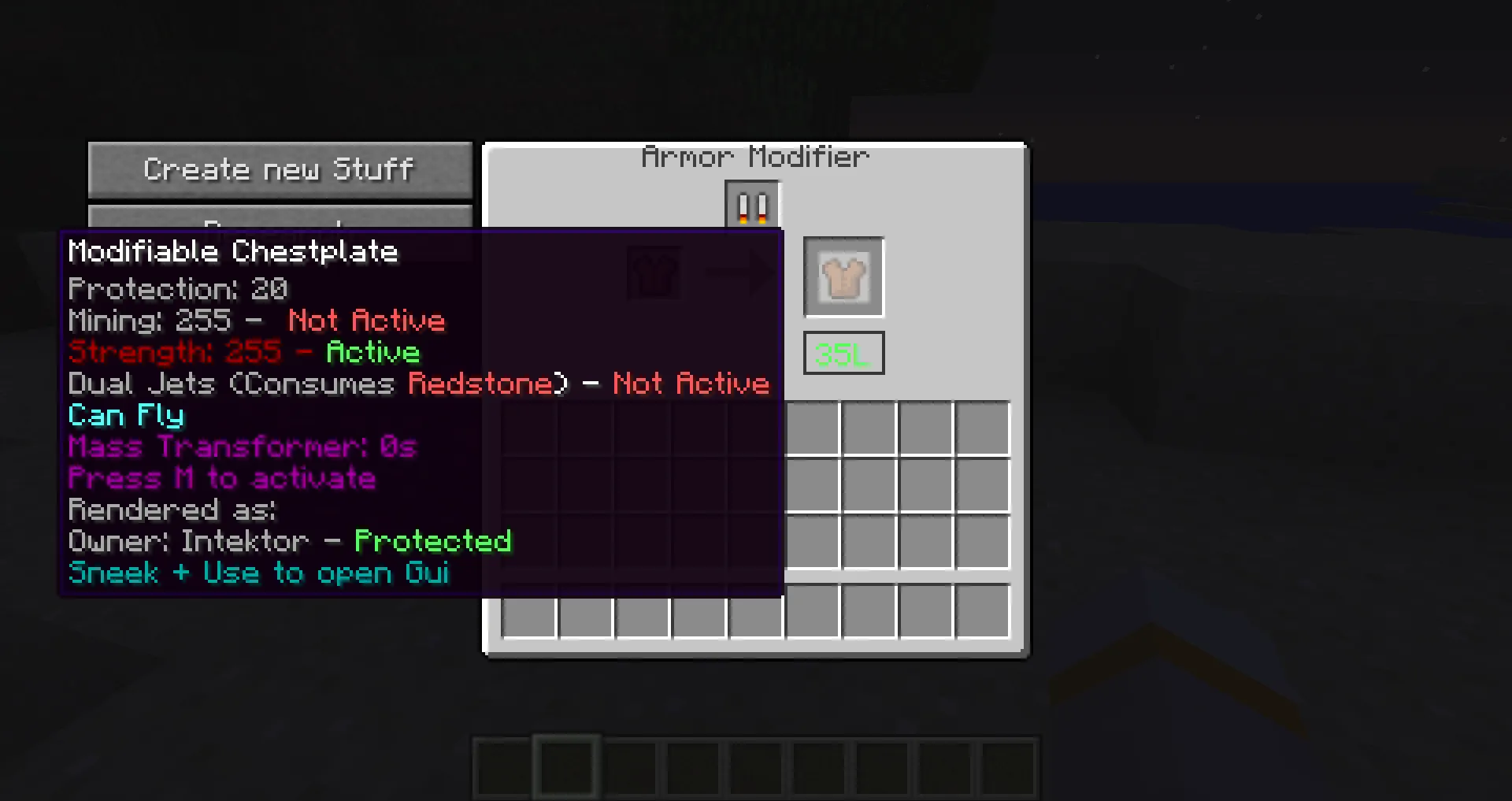Click the black crafting arrow indicator
The width and height of the screenshot is (1512, 801).
[x=739, y=273]
